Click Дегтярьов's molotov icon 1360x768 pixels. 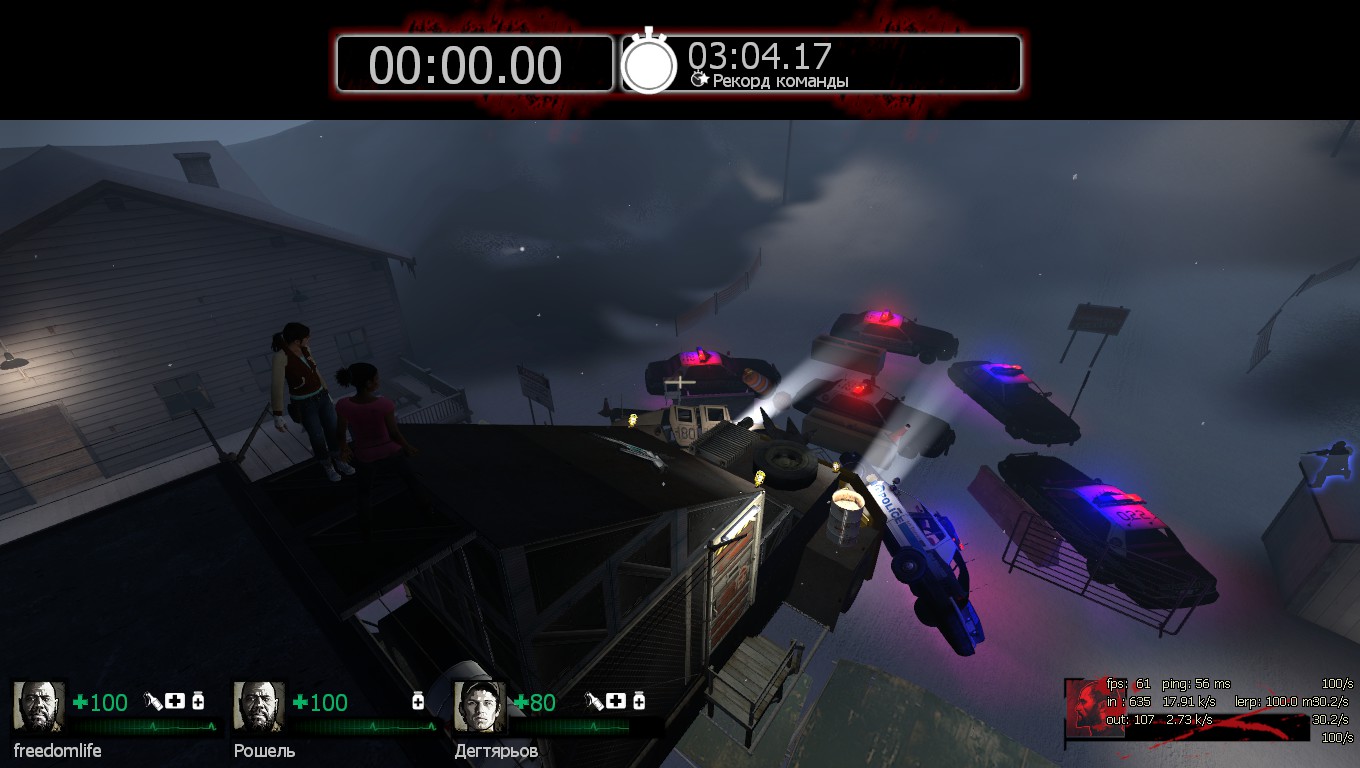pyautogui.click(x=594, y=701)
